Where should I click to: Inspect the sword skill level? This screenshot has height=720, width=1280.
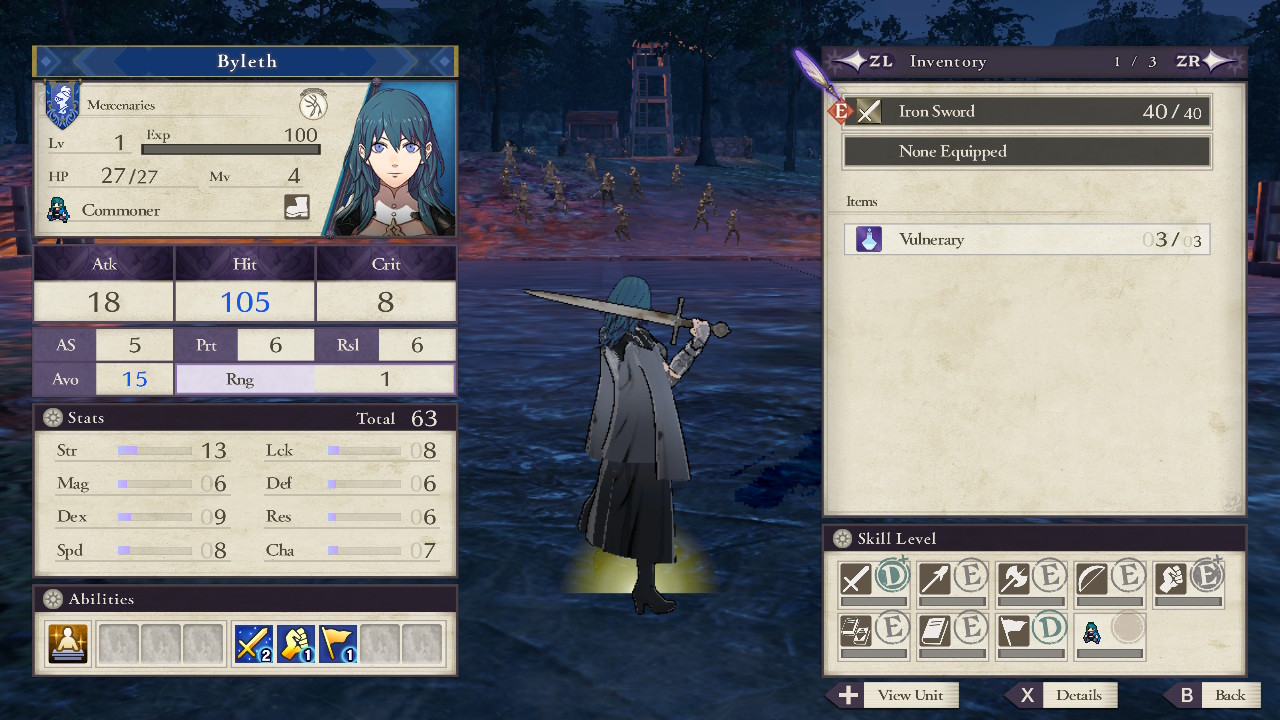click(x=873, y=579)
